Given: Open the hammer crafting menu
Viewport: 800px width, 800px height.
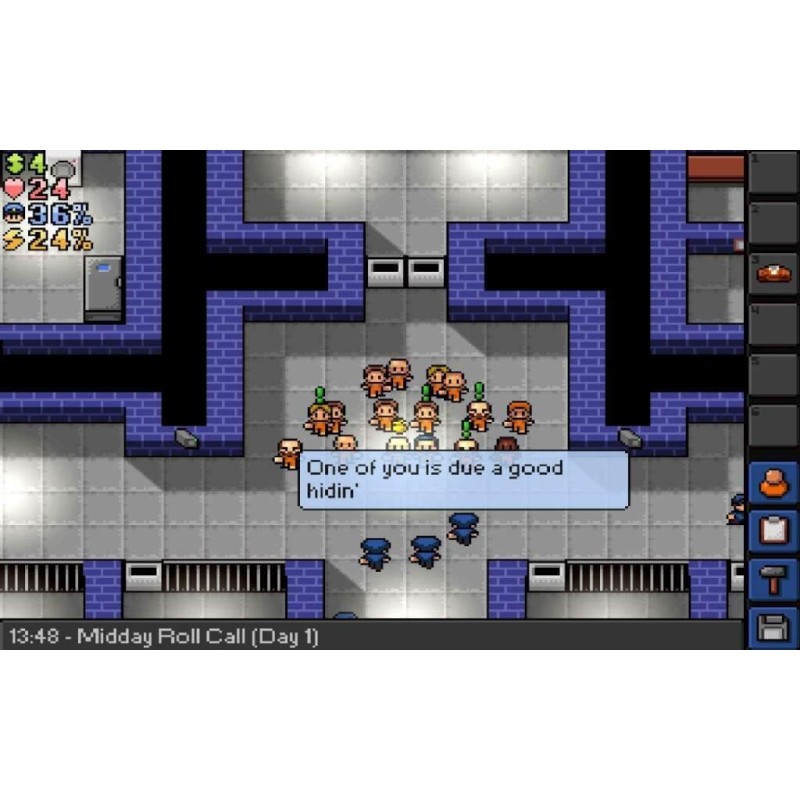Looking at the screenshot, I should 773,578.
